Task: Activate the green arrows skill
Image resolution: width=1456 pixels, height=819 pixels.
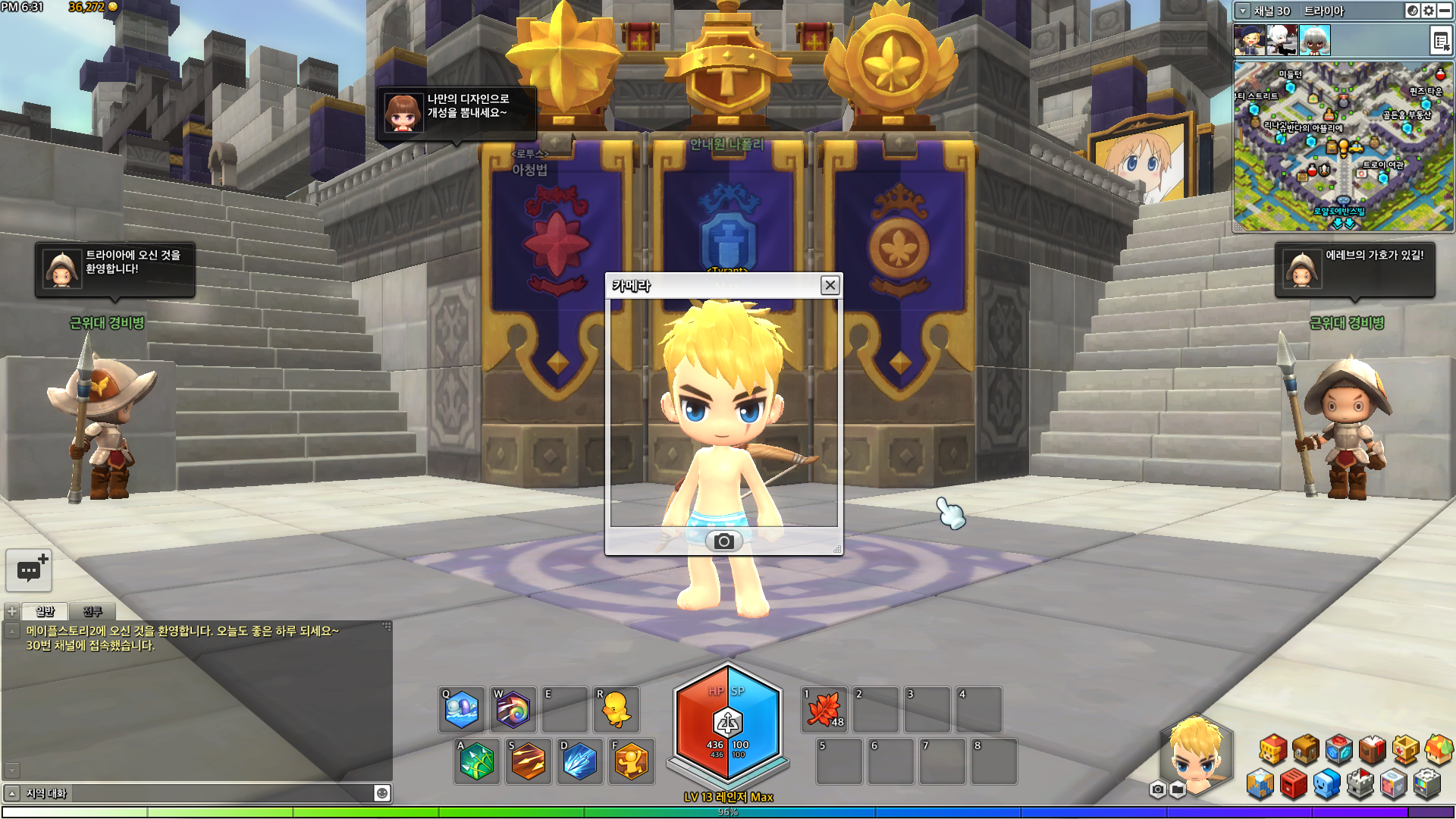Action: (x=476, y=761)
